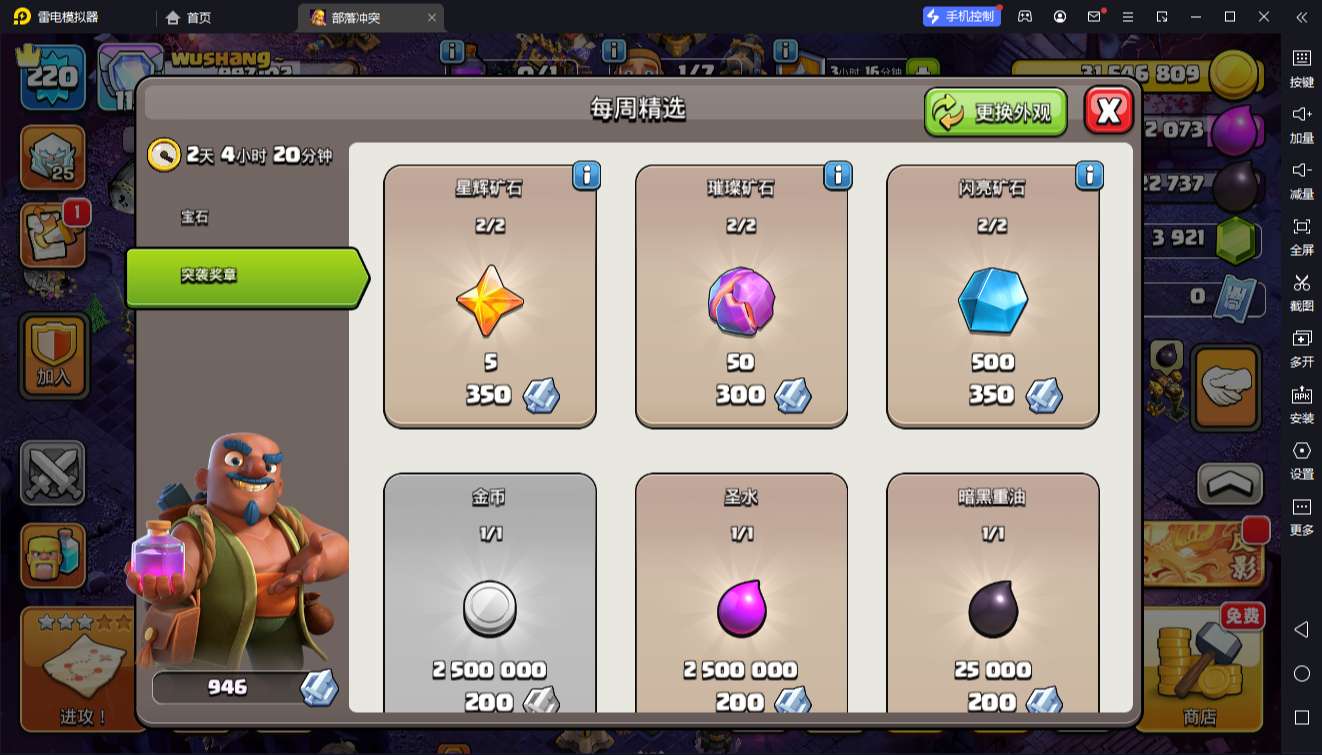Switch to the 首页 home tab
Screen dimensions: 1322x755
[x=189, y=17]
